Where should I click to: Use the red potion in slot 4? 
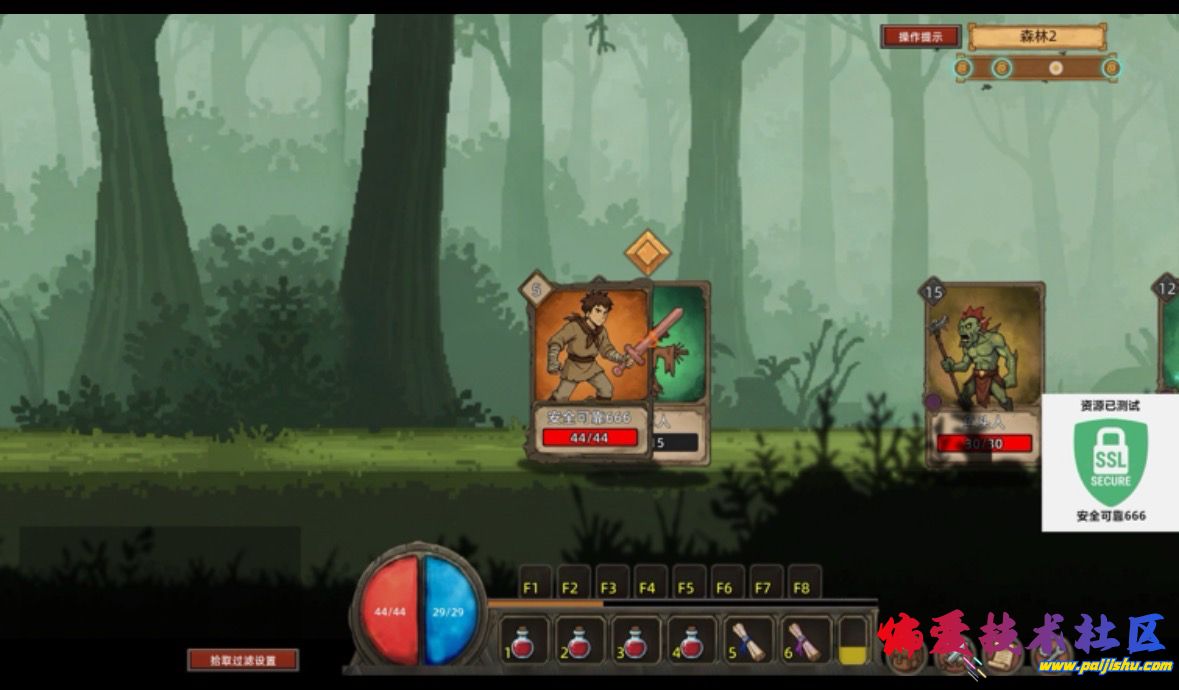pos(692,641)
